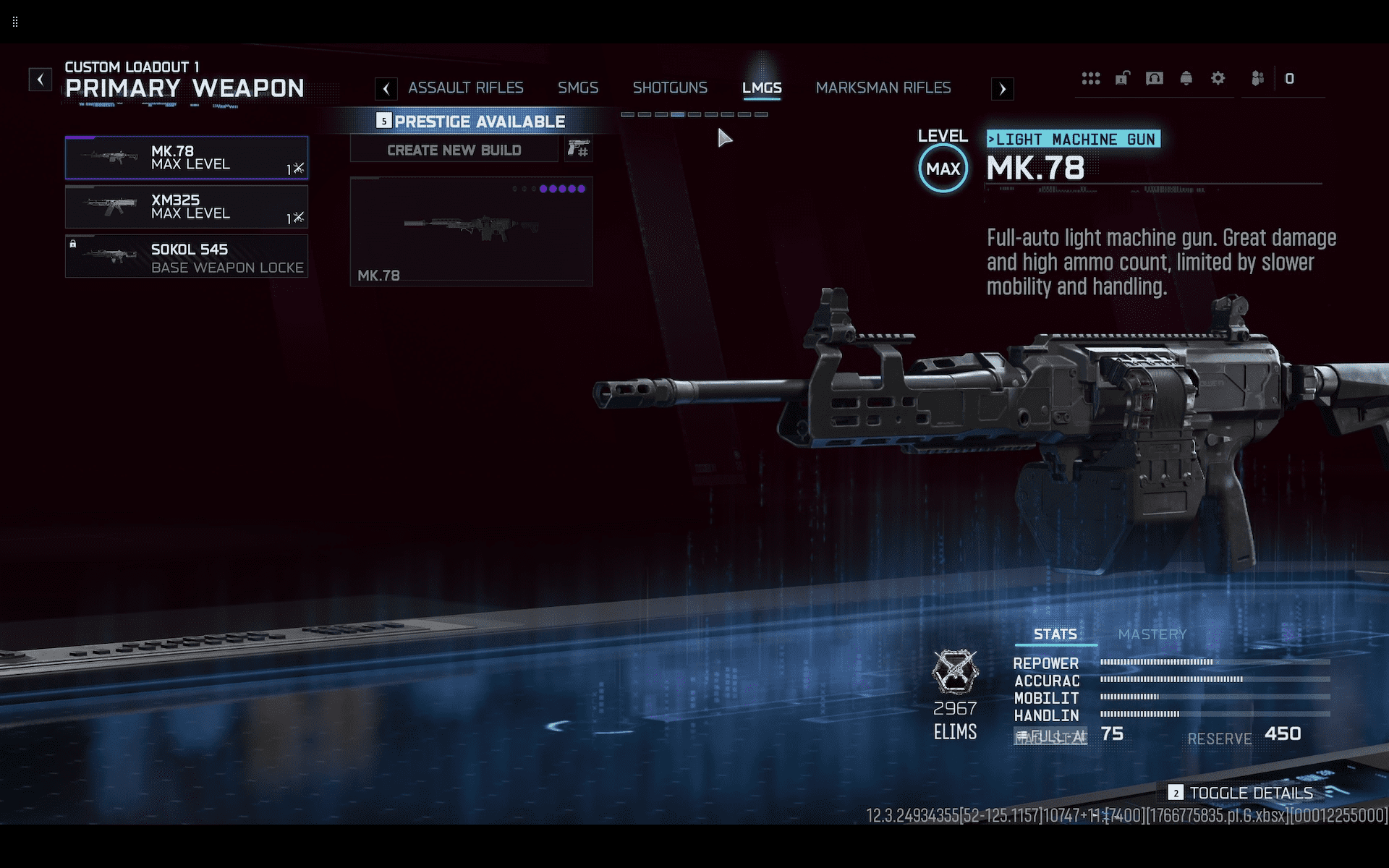Open the SMGs weapon category
Screen dimensions: 1389x868
577,88
